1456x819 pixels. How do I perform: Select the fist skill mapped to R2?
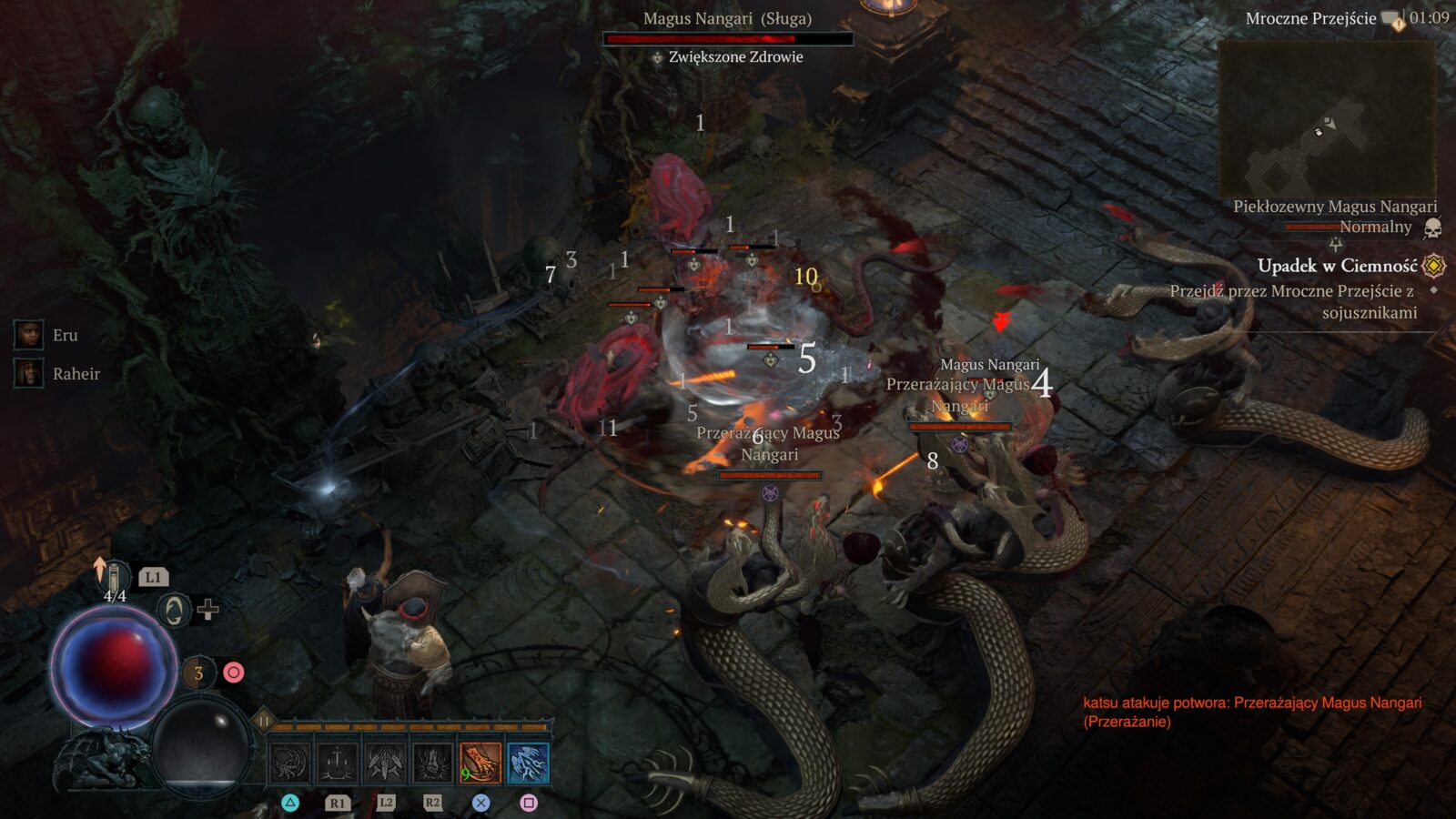pos(432,761)
